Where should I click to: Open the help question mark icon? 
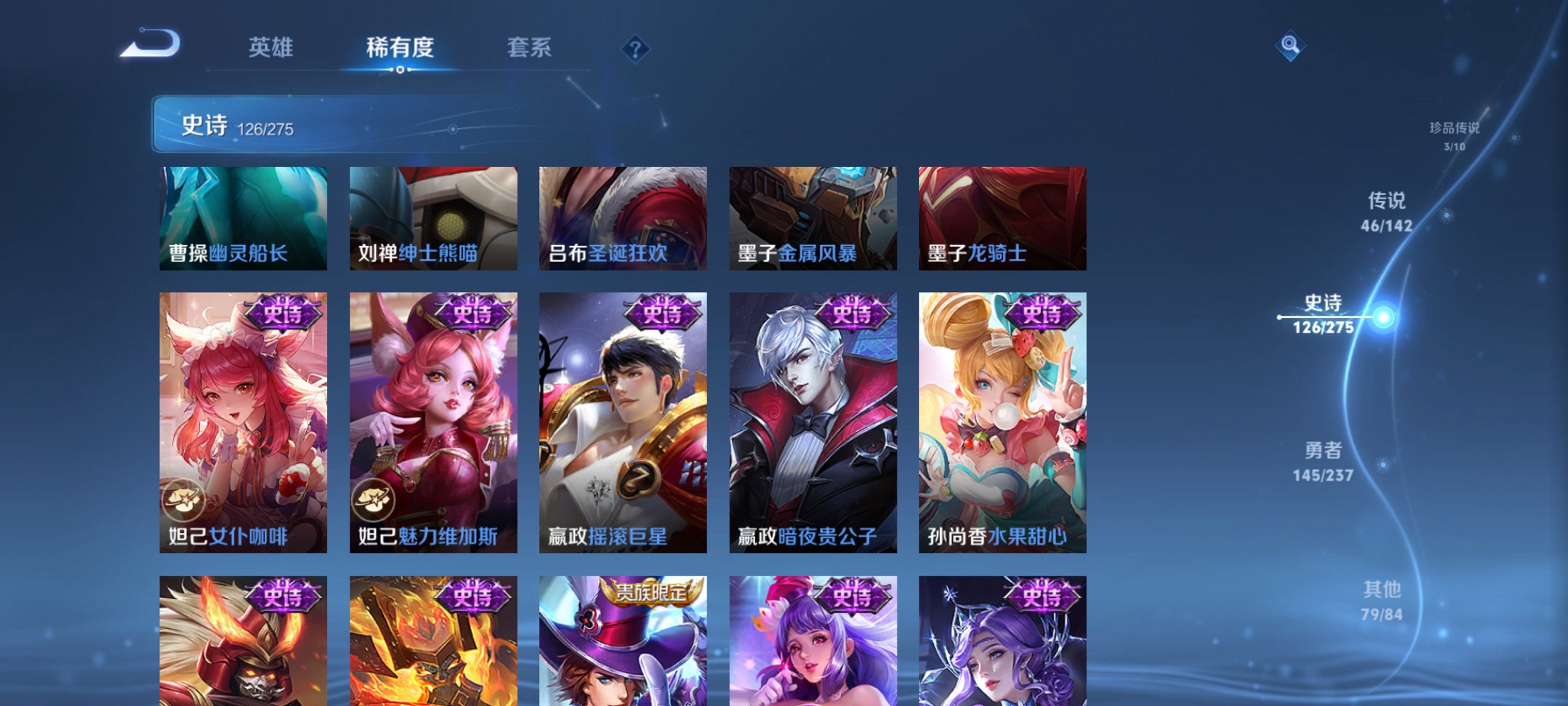(x=635, y=50)
